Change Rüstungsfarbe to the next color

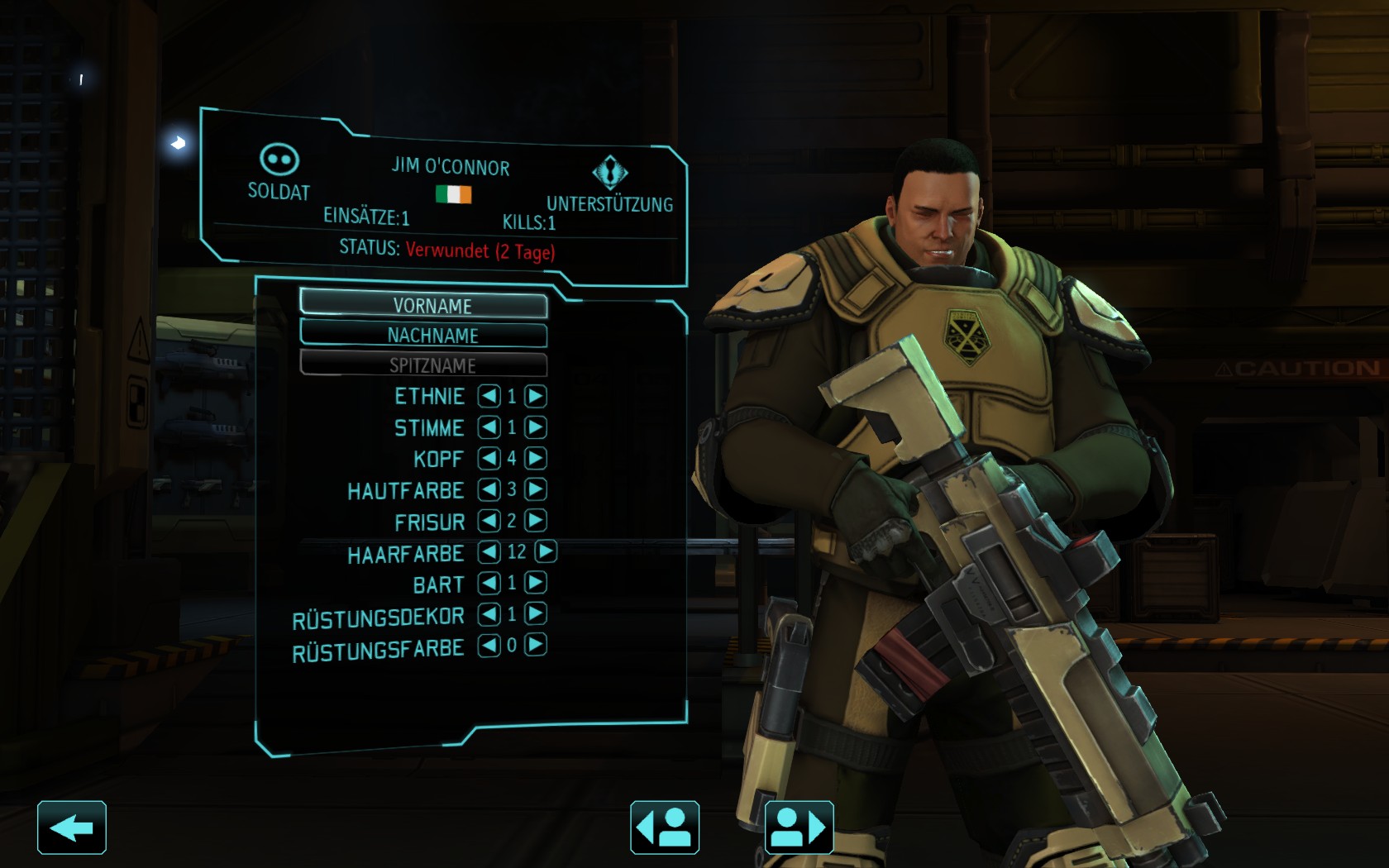point(536,645)
